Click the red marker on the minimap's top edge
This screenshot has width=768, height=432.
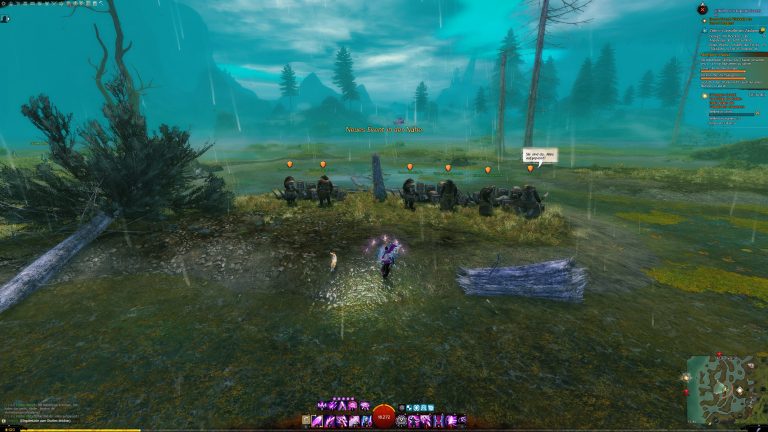tap(718, 356)
